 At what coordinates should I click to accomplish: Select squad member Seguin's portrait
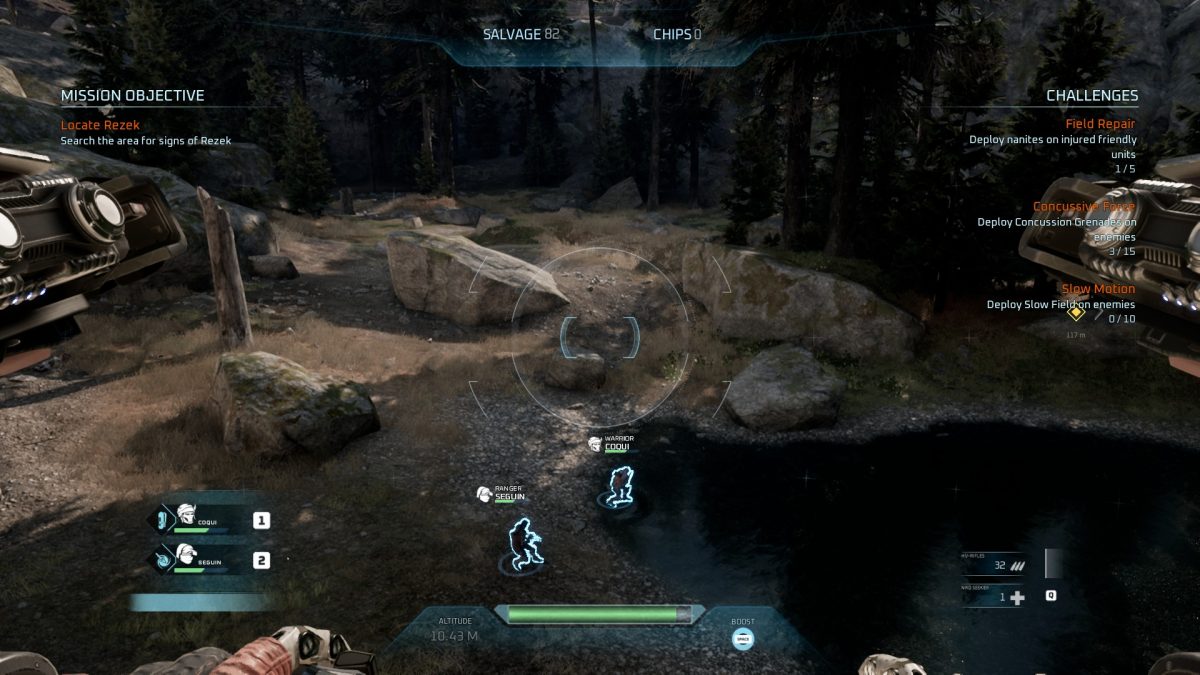click(x=185, y=557)
